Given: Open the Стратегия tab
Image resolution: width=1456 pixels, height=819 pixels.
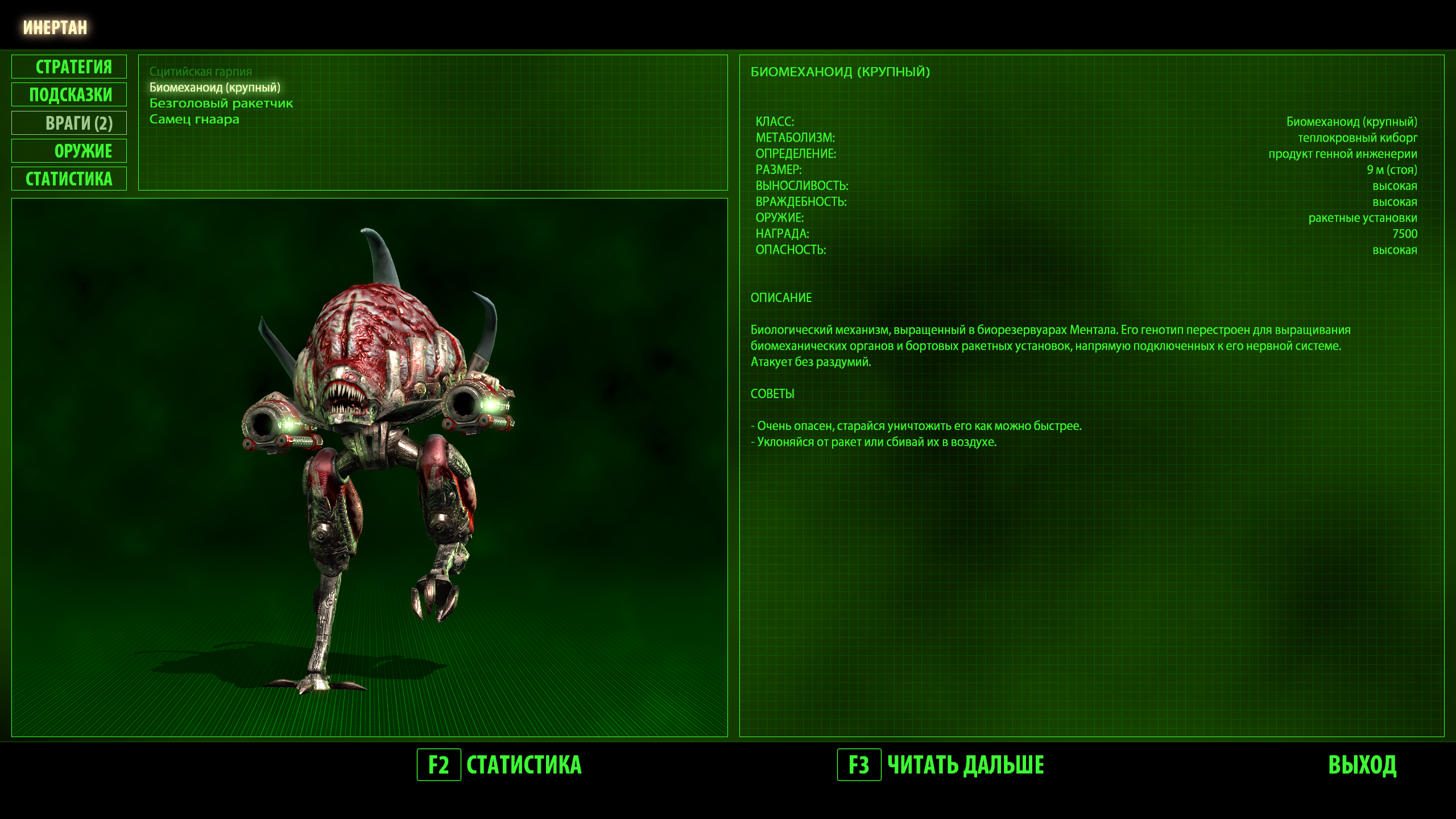Looking at the screenshot, I should (x=69, y=67).
